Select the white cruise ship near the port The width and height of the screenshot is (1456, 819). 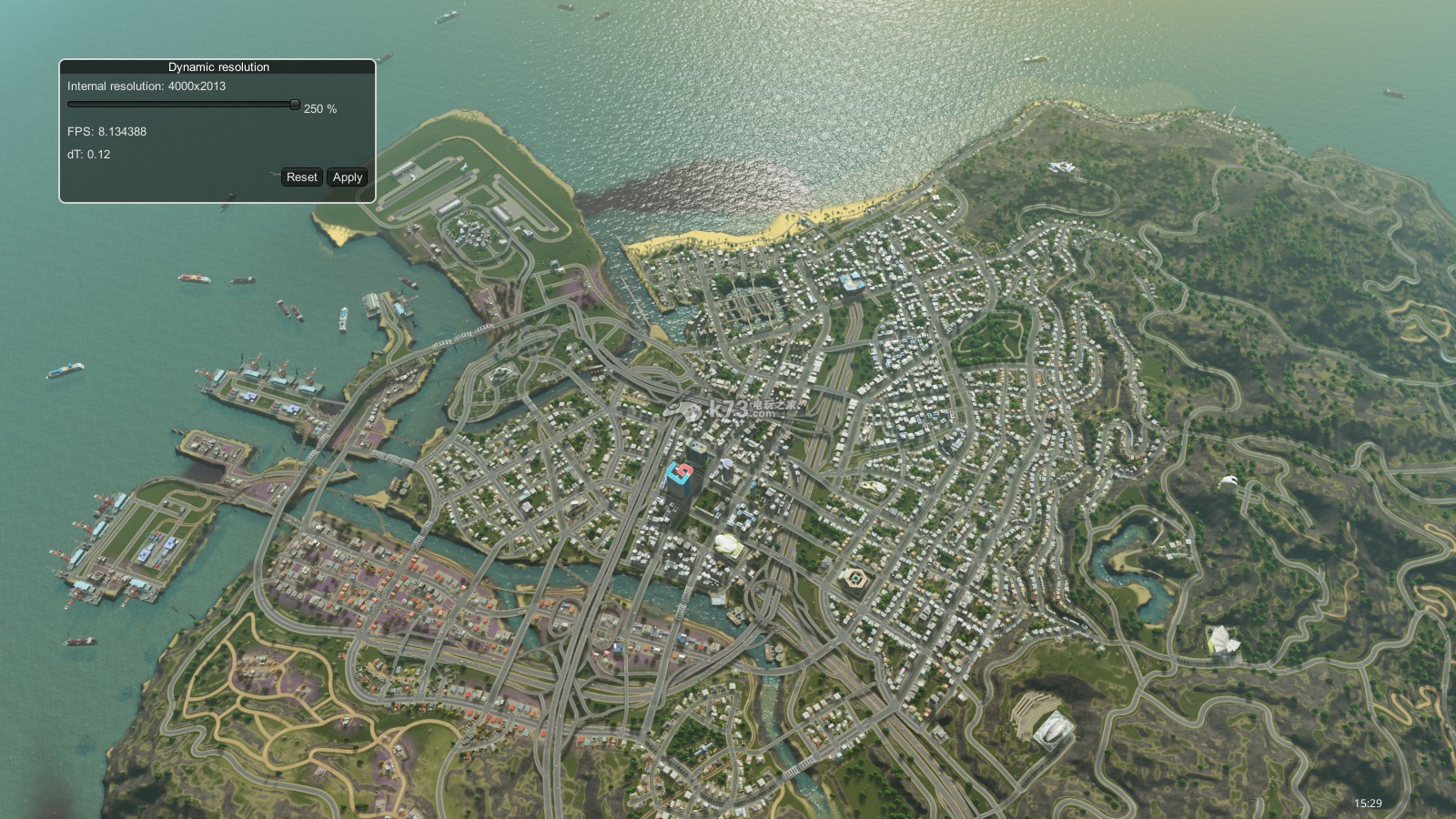(343, 320)
